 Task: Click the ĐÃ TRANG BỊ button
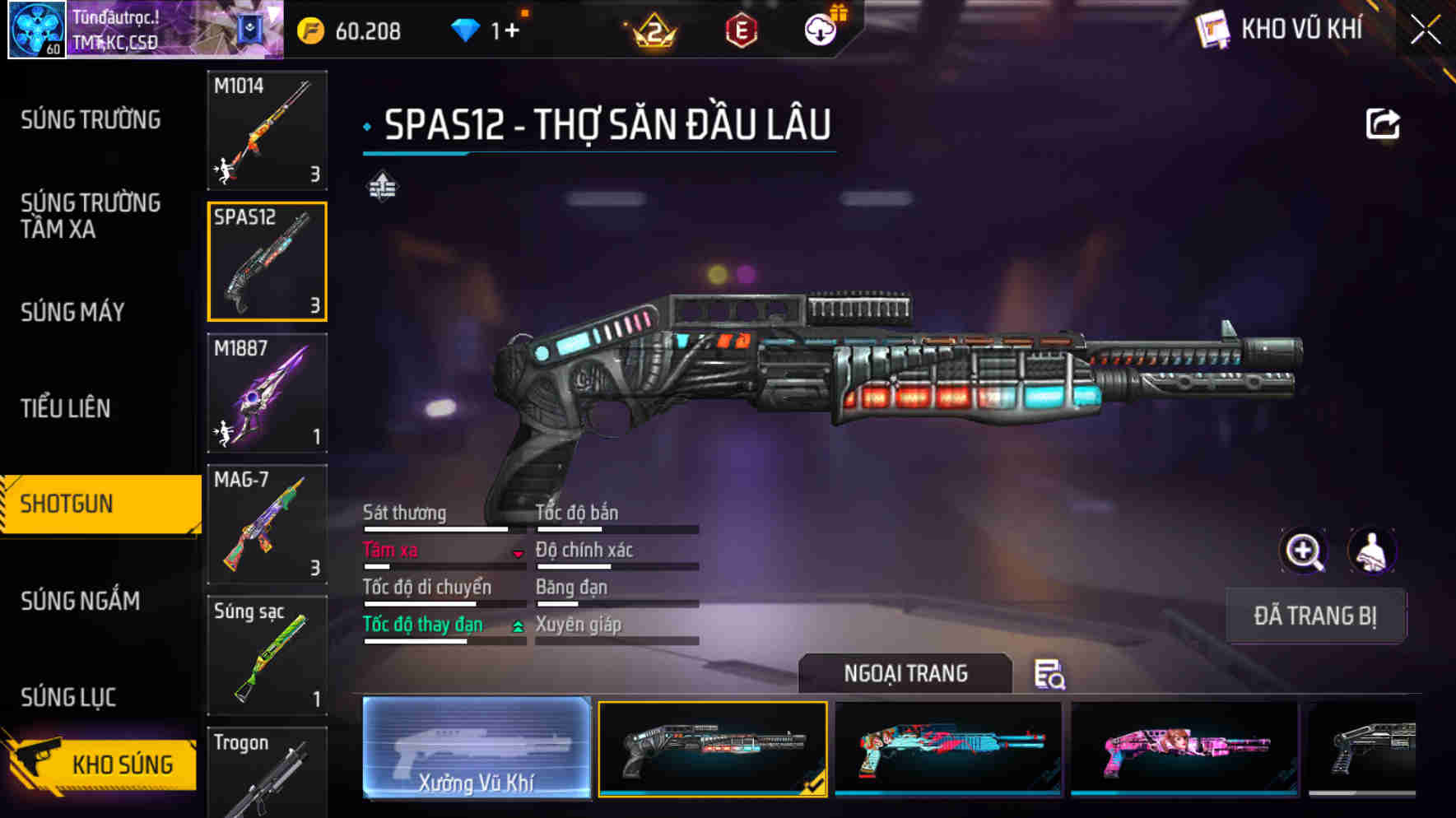point(1314,616)
